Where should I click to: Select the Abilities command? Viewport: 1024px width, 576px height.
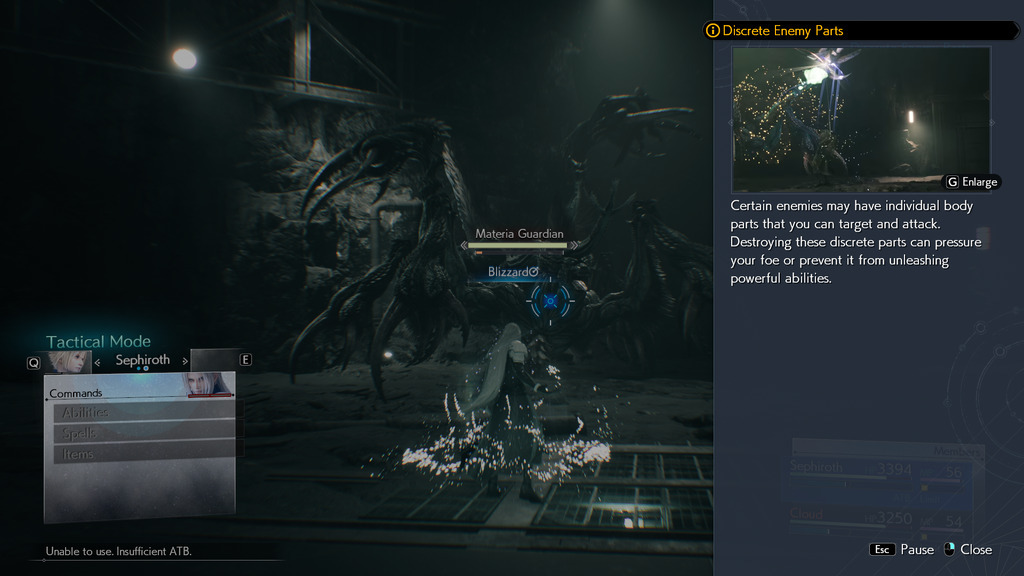point(143,412)
